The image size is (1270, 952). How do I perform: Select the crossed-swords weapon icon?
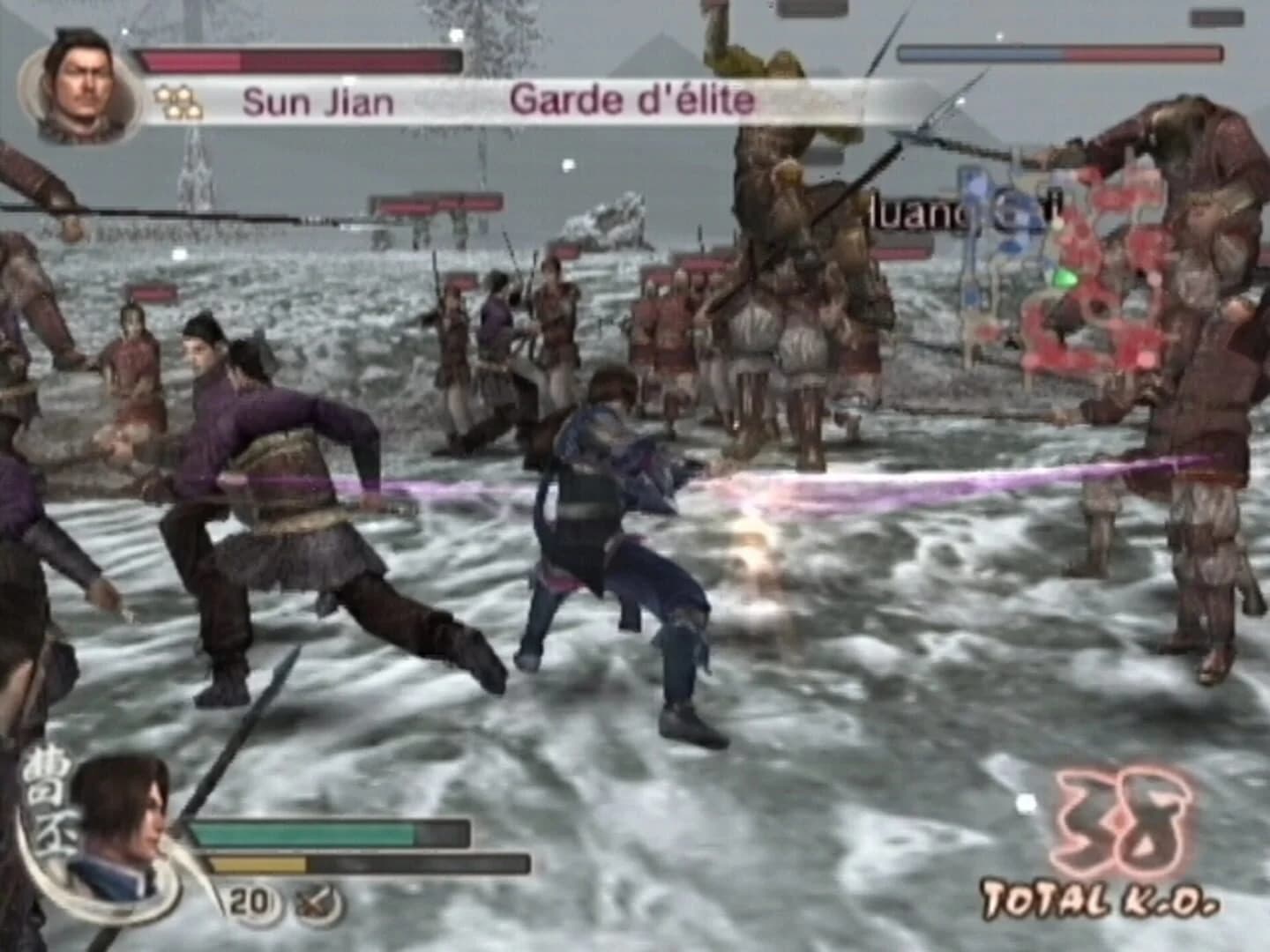coord(315,901)
